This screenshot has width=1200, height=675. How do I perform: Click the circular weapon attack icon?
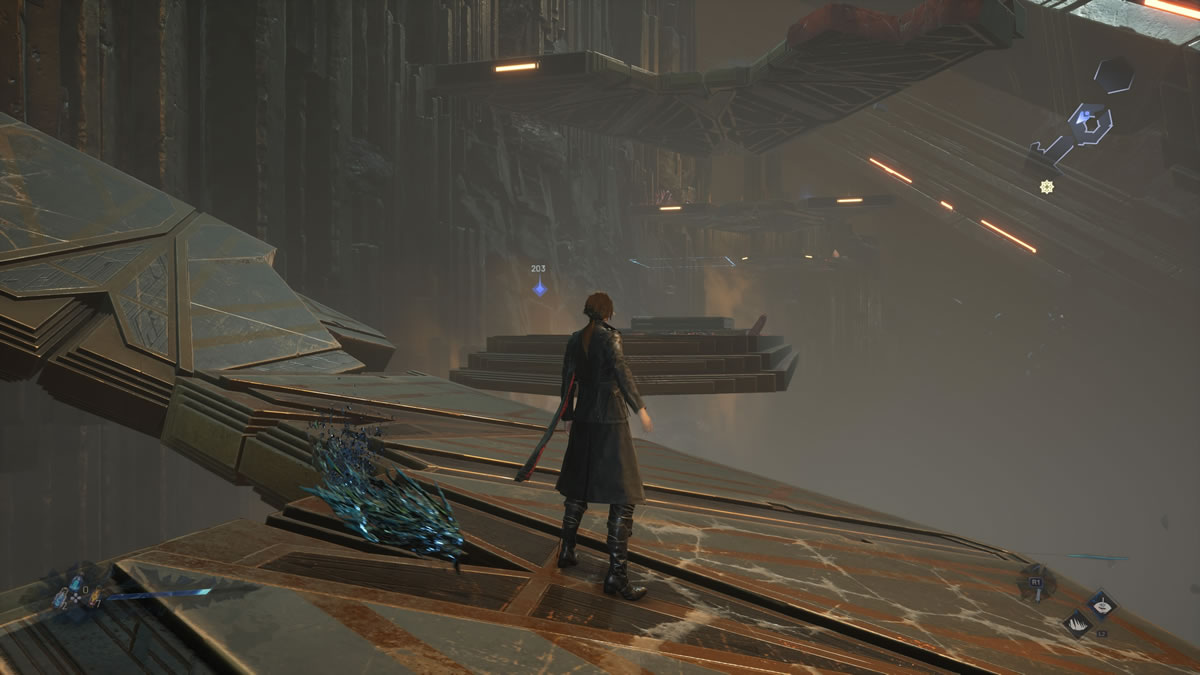(x=1037, y=582)
